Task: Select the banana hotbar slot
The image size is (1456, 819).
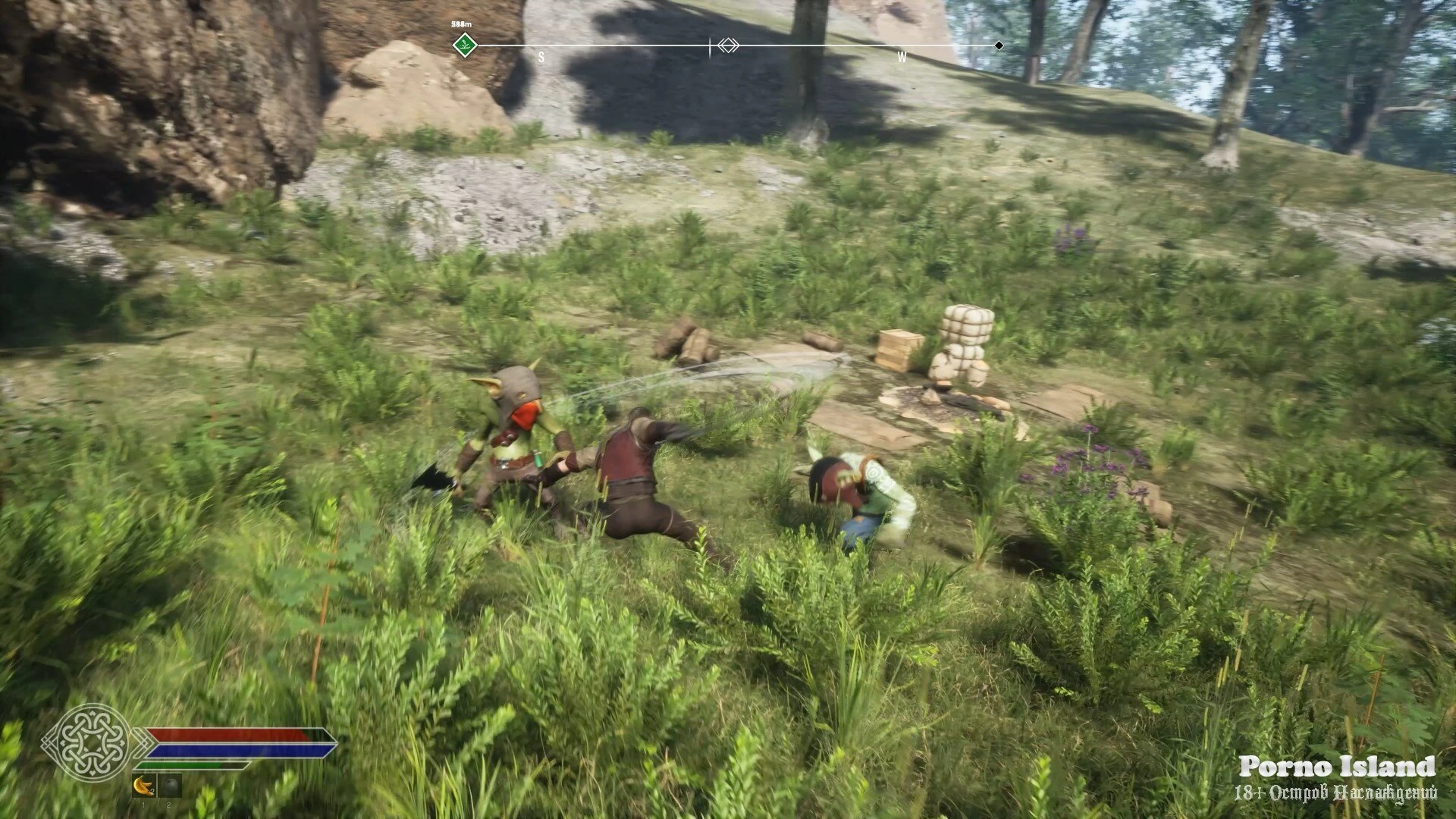Action: pyautogui.click(x=143, y=786)
